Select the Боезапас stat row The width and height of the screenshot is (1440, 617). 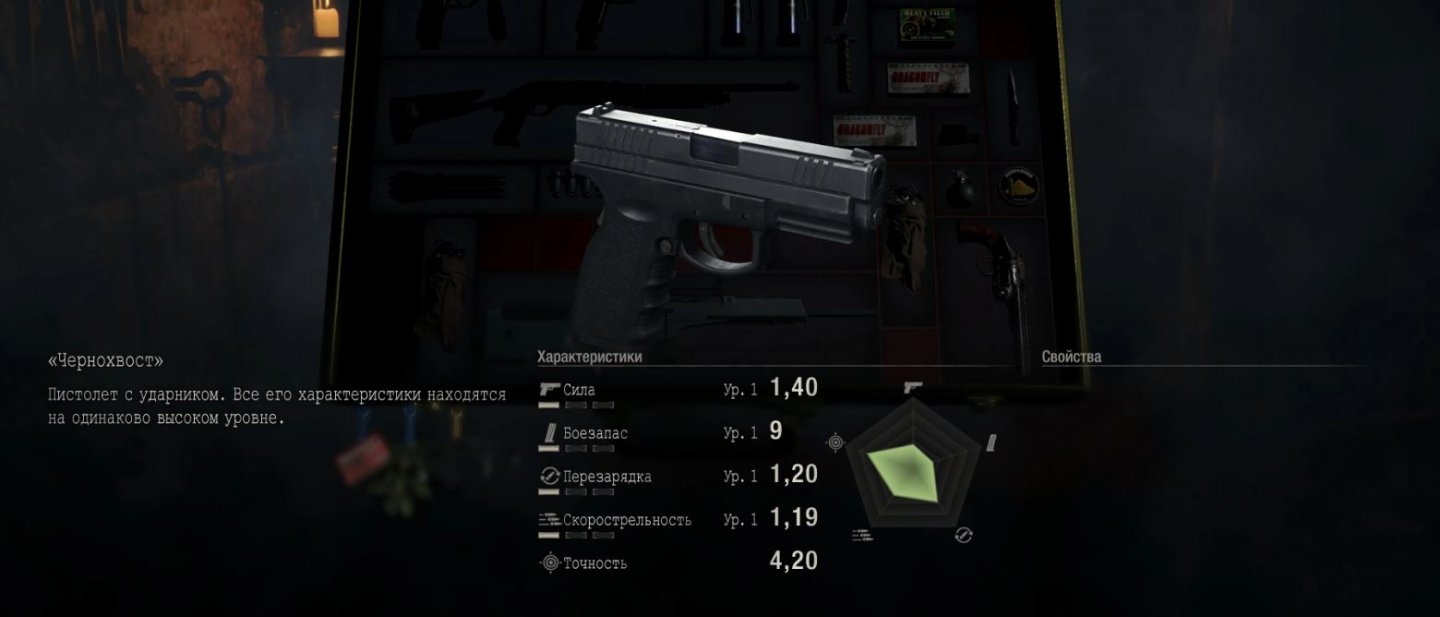[x=660, y=433]
